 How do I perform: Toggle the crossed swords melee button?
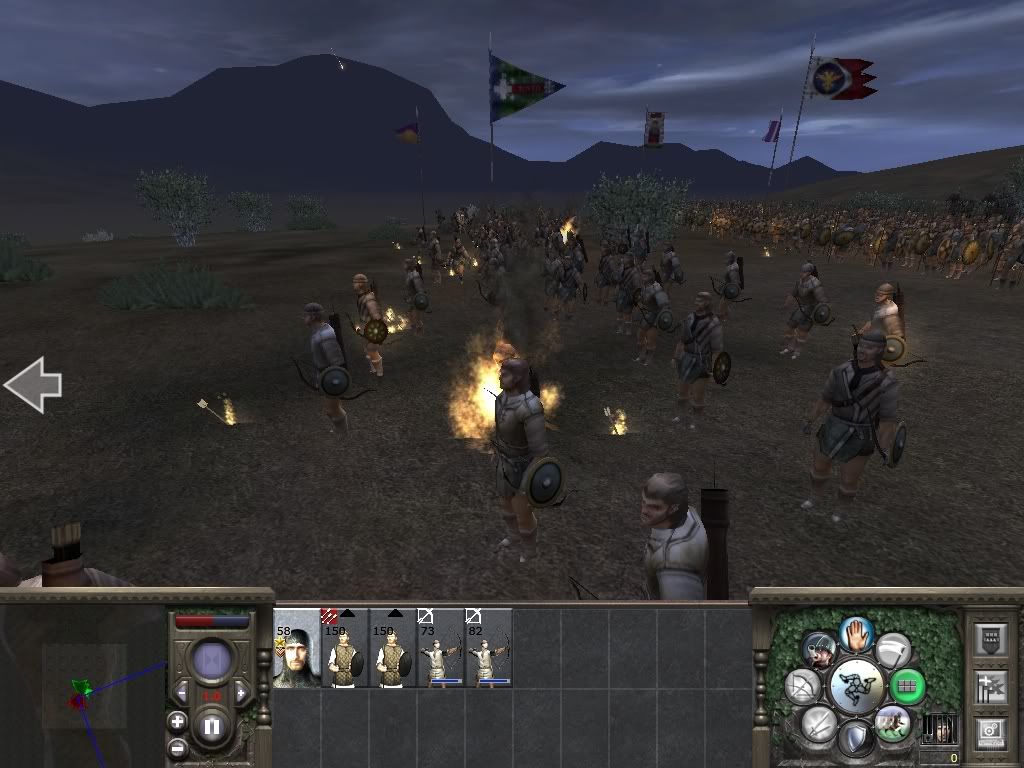pyautogui.click(x=819, y=723)
